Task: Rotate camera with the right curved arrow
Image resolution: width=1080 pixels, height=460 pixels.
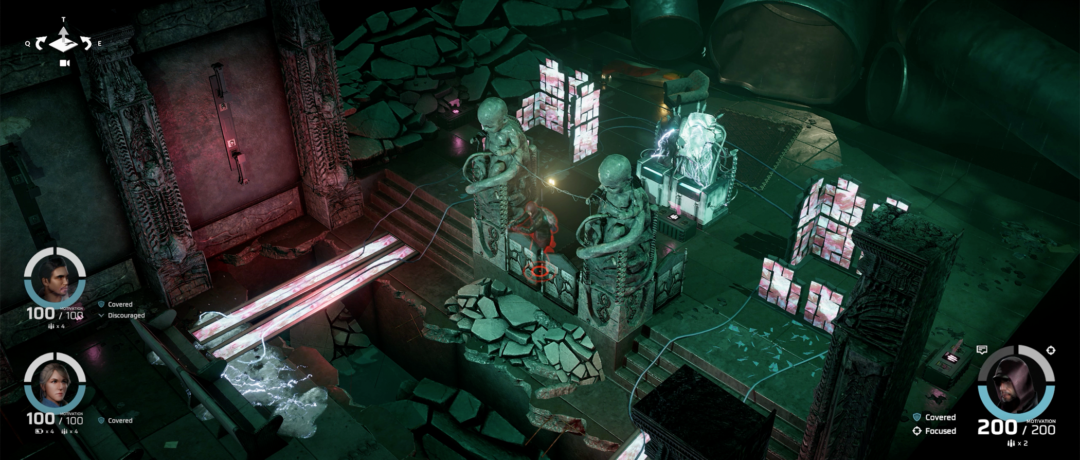Action: point(86,44)
